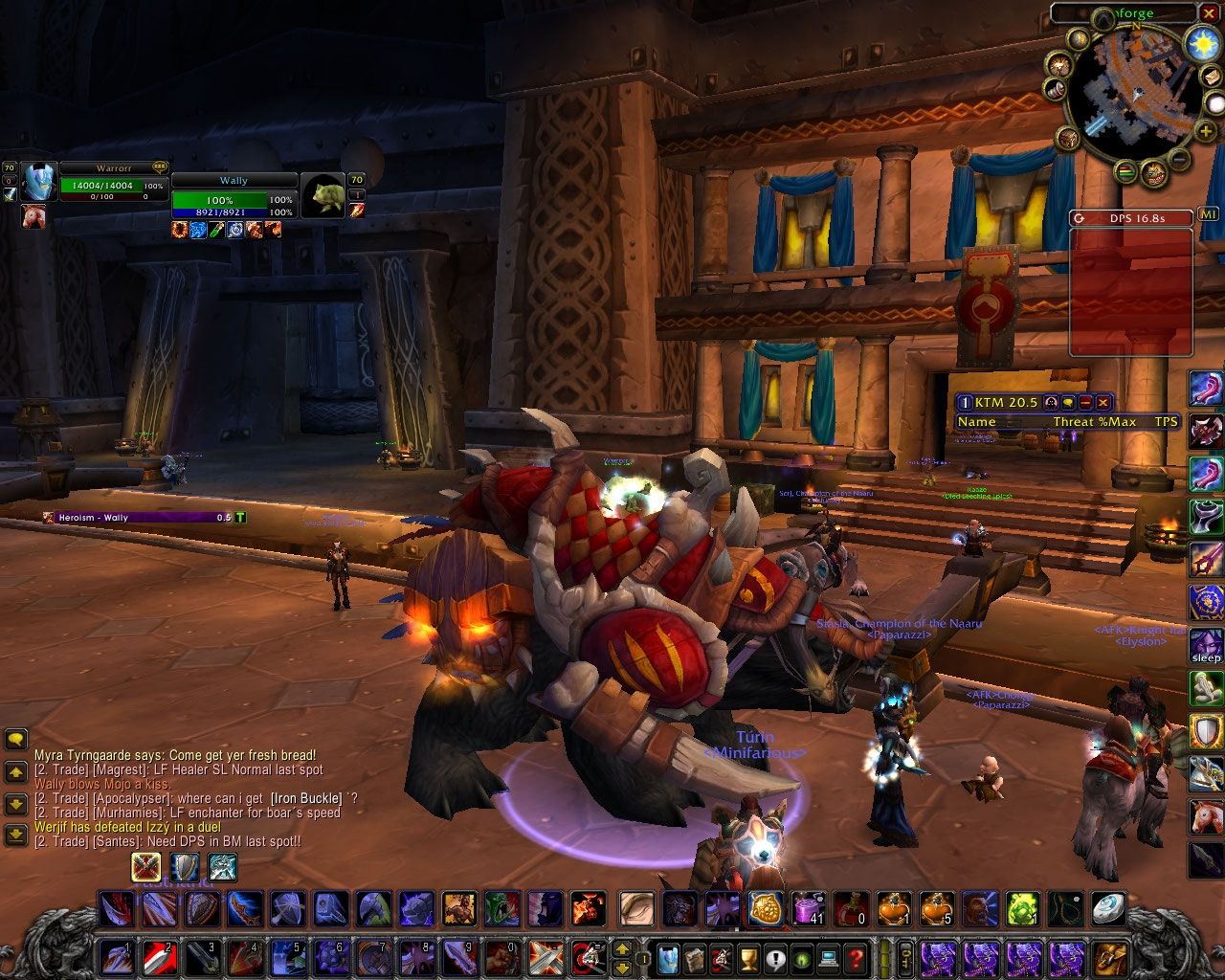This screenshot has height=980, width=1225.
Task: Use the potion stack showing 41
Action: tap(810, 907)
